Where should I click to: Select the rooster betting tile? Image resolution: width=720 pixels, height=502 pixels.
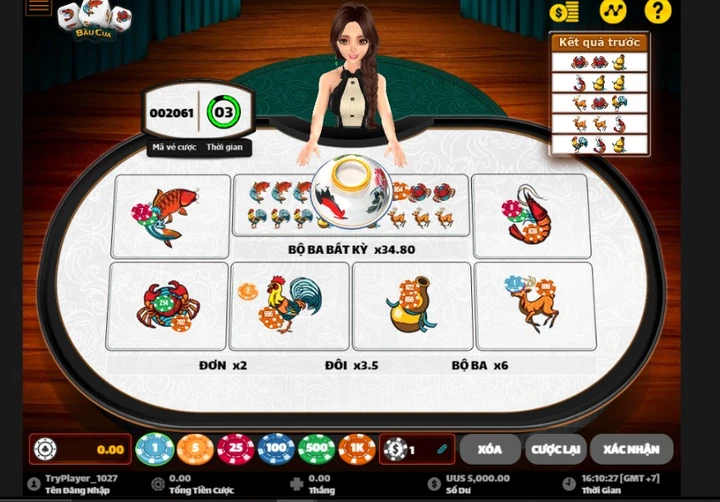tap(289, 306)
